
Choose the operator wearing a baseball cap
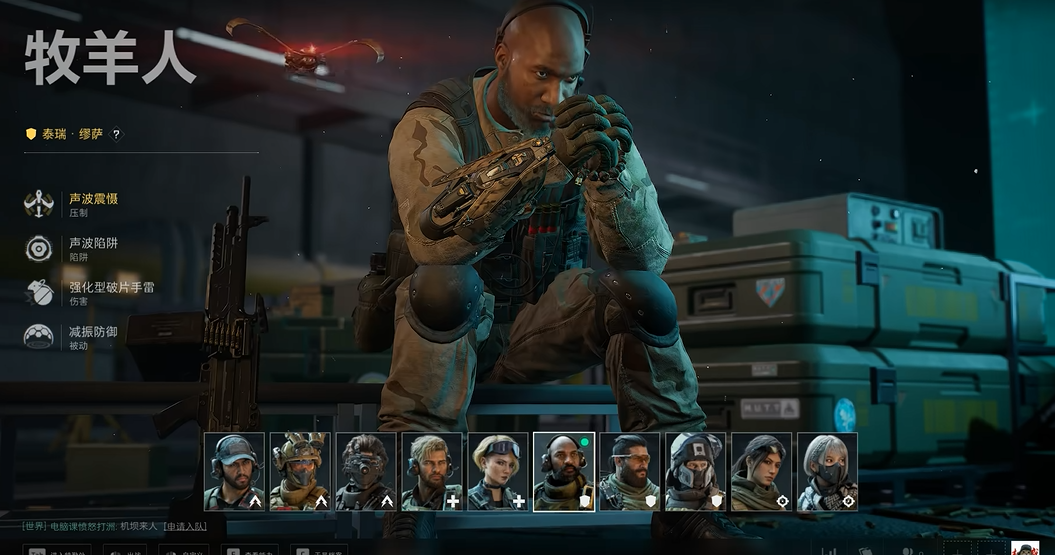click(234, 472)
